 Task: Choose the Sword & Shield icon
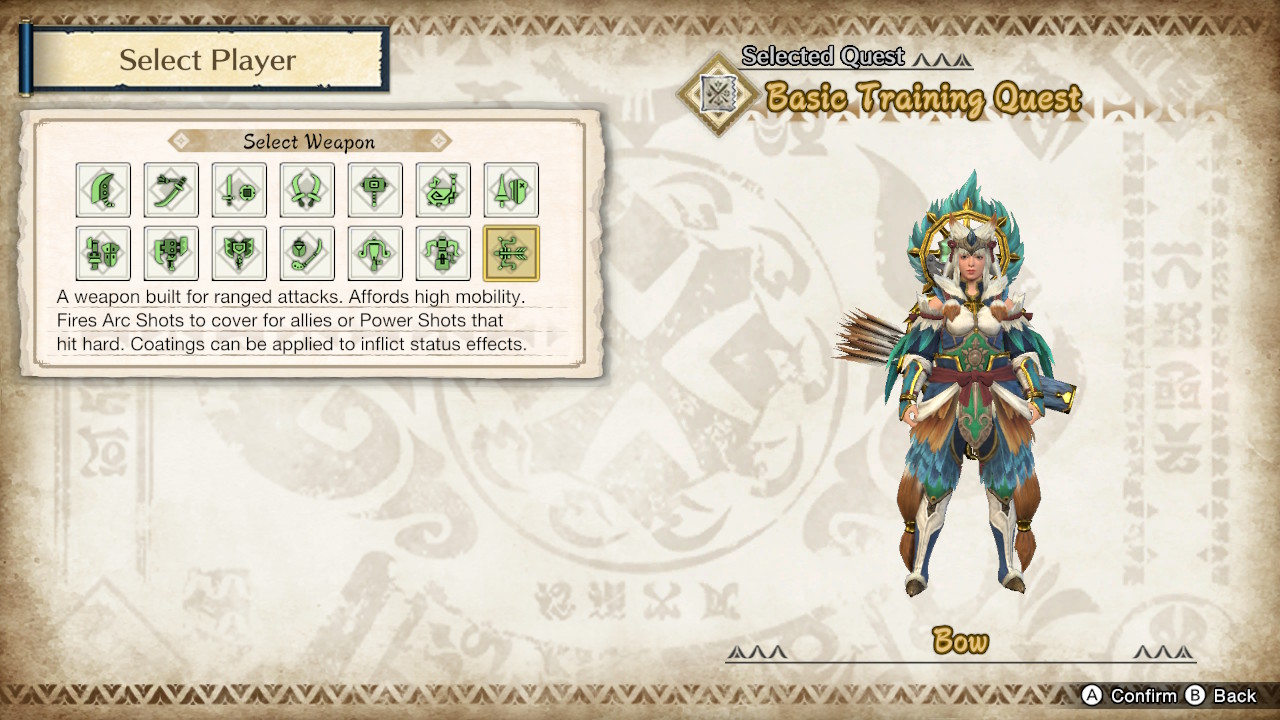238,190
